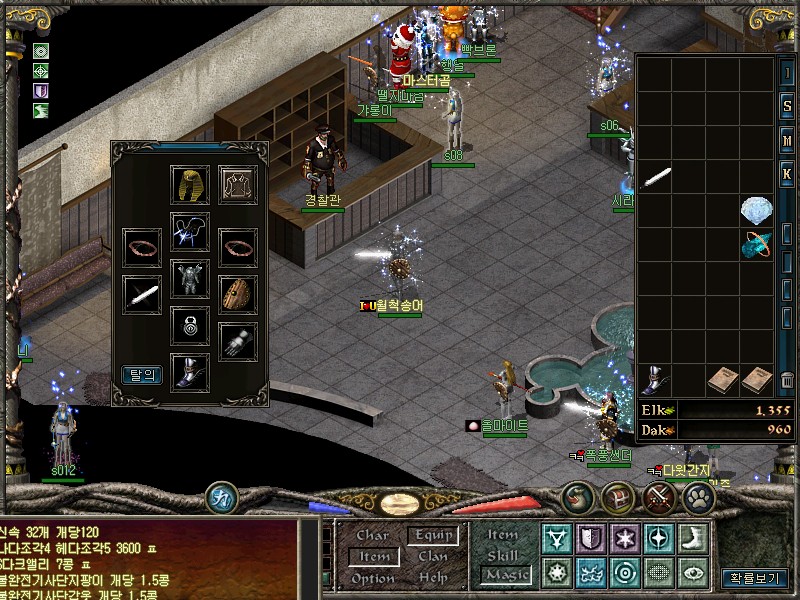Open the treasure chest round button
800x600 pixels.
pyautogui.click(x=619, y=496)
